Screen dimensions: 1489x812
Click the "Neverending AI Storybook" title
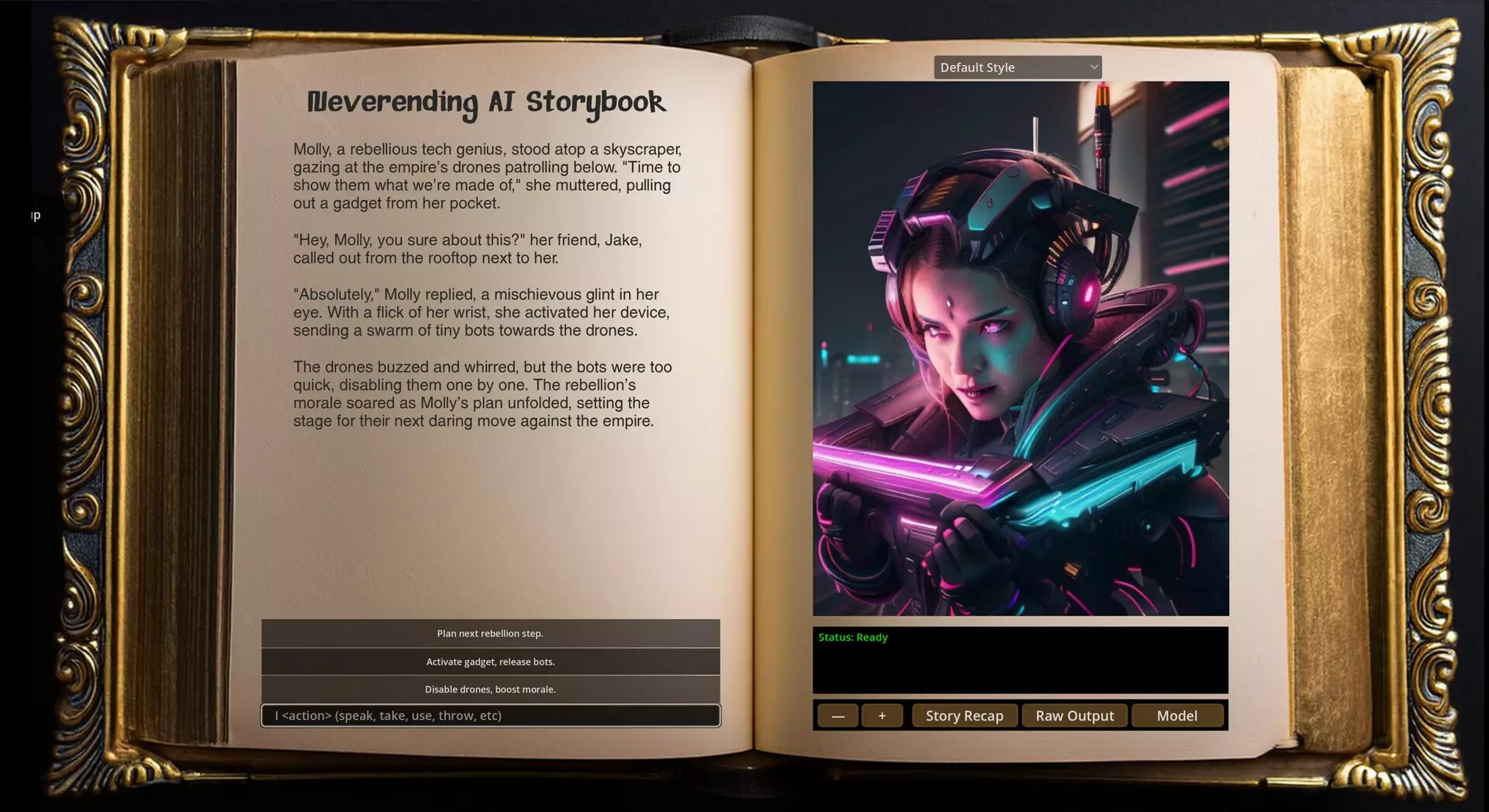click(x=487, y=102)
